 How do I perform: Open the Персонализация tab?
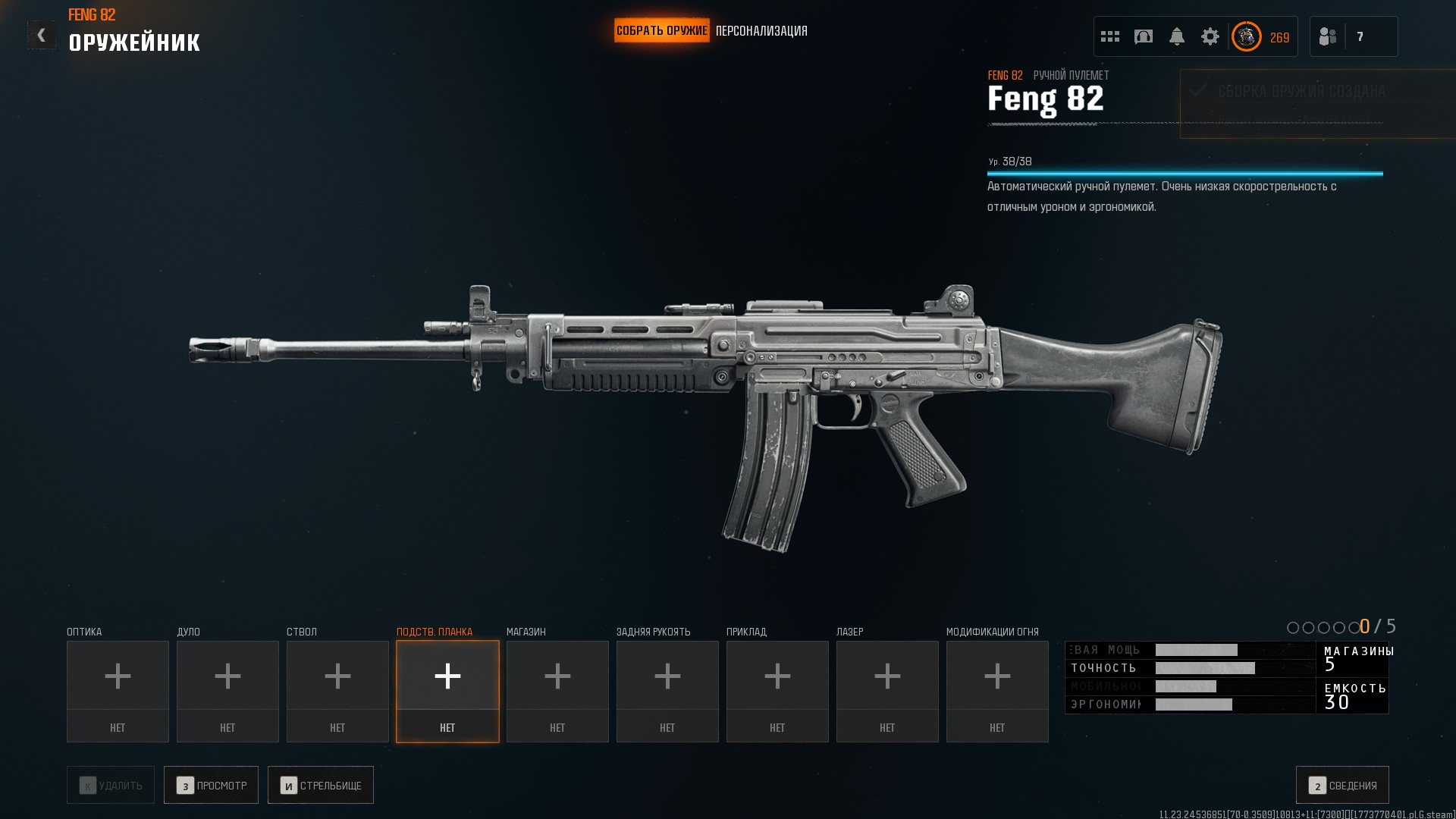(761, 31)
